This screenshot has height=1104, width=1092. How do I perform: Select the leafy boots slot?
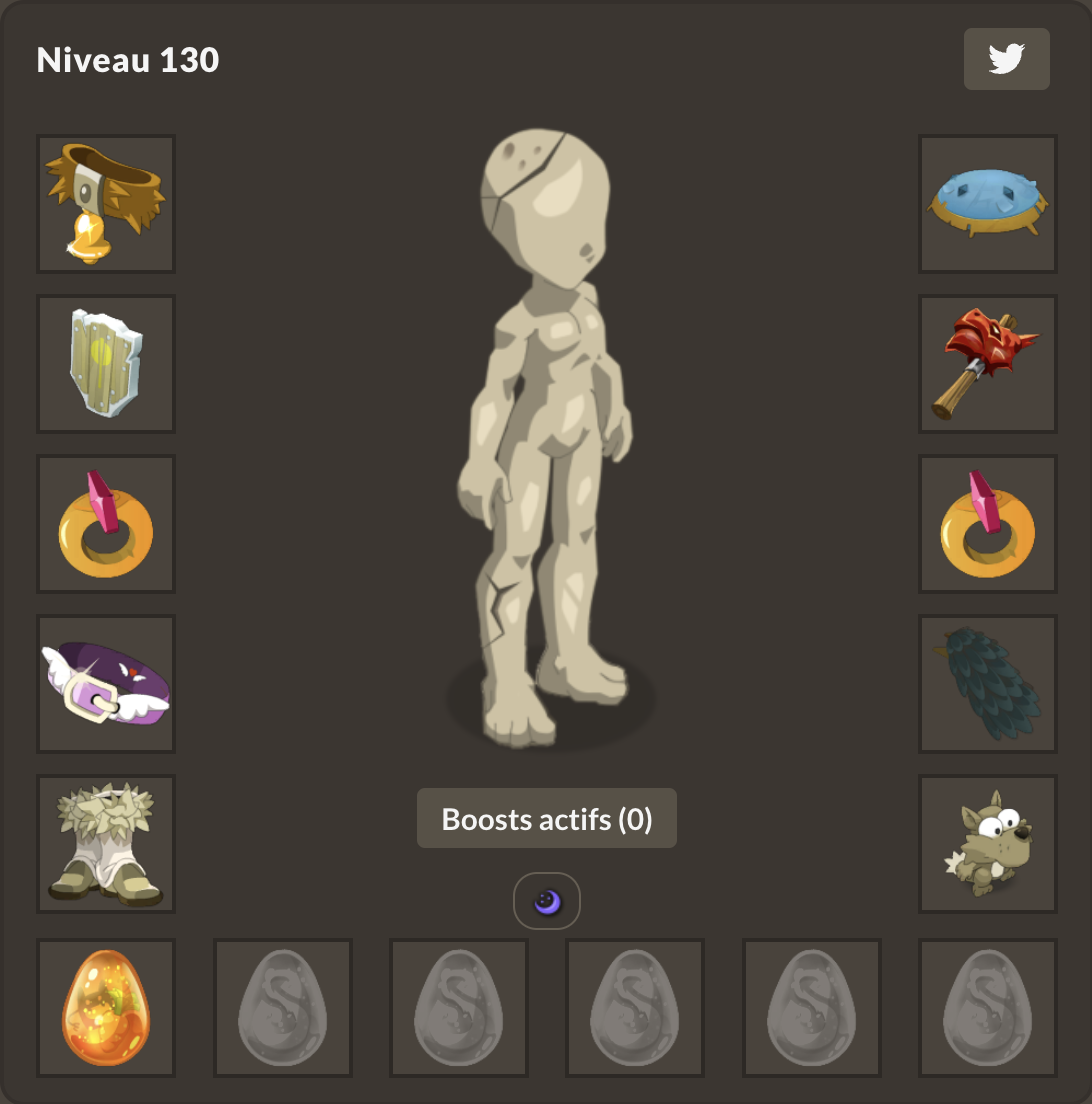pyautogui.click(x=106, y=844)
